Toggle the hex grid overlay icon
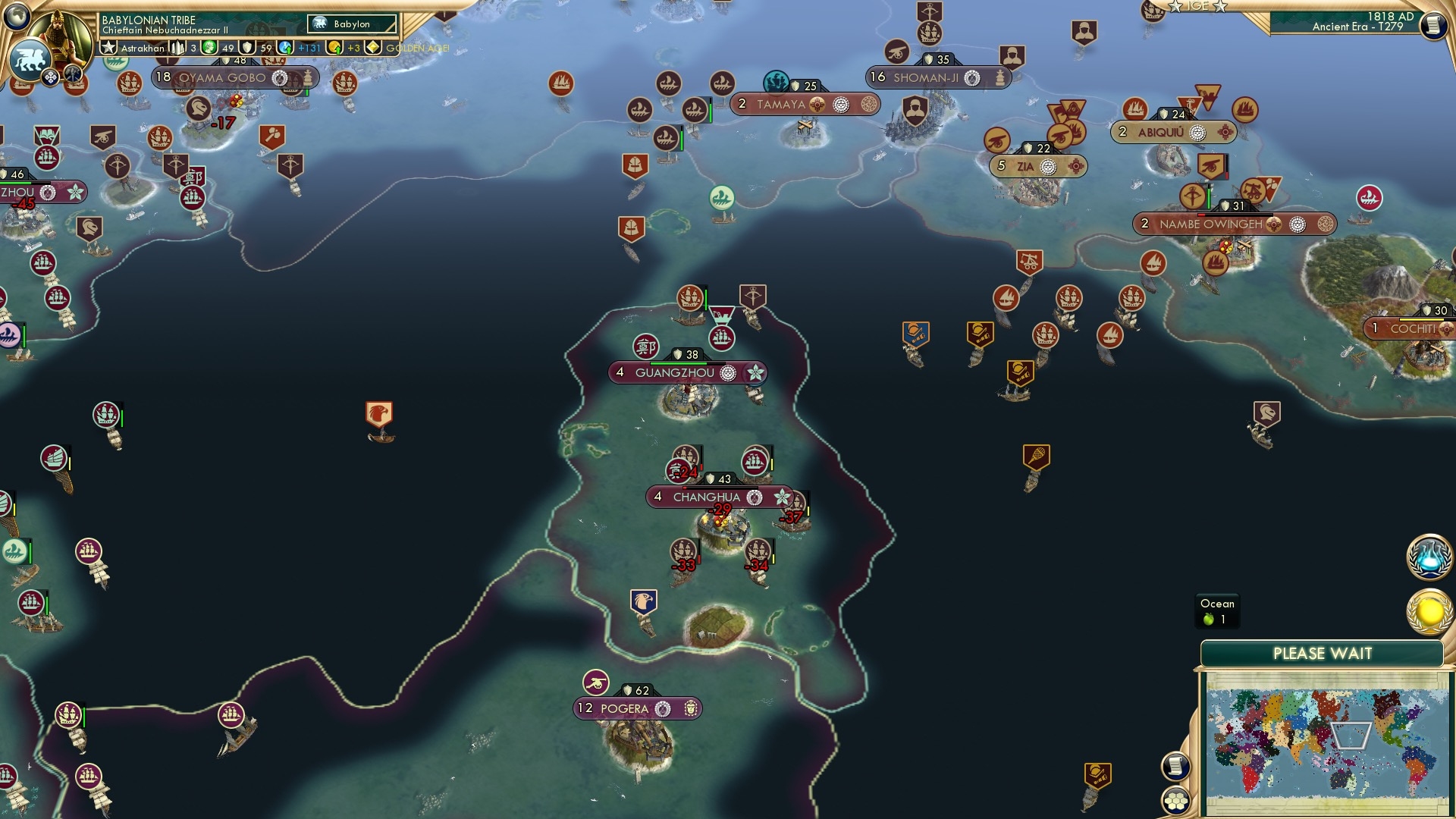Image resolution: width=1456 pixels, height=819 pixels. point(1176,802)
